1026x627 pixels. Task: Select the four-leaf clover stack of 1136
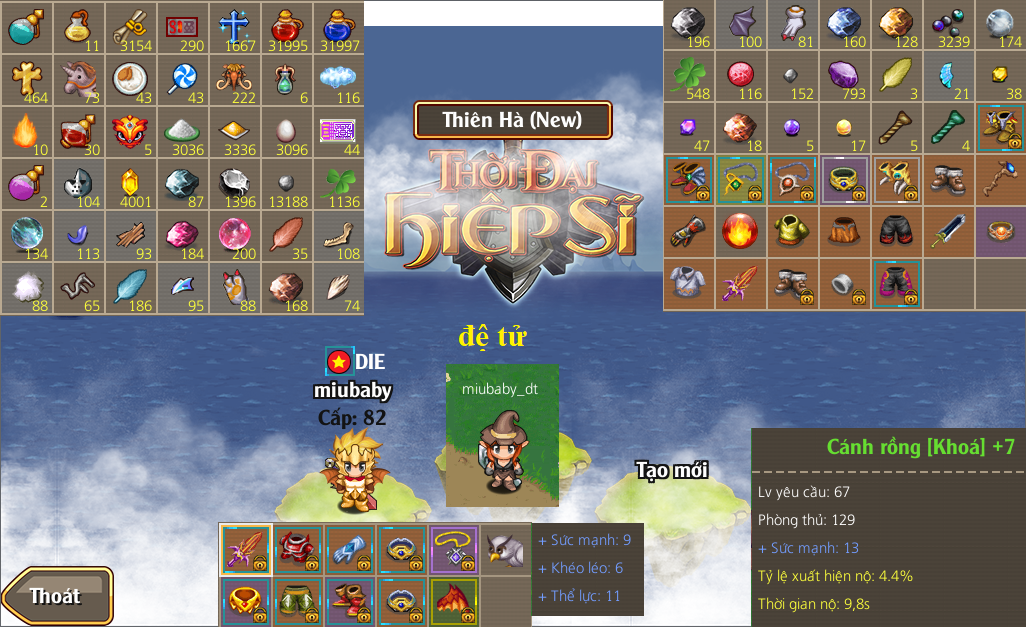338,183
